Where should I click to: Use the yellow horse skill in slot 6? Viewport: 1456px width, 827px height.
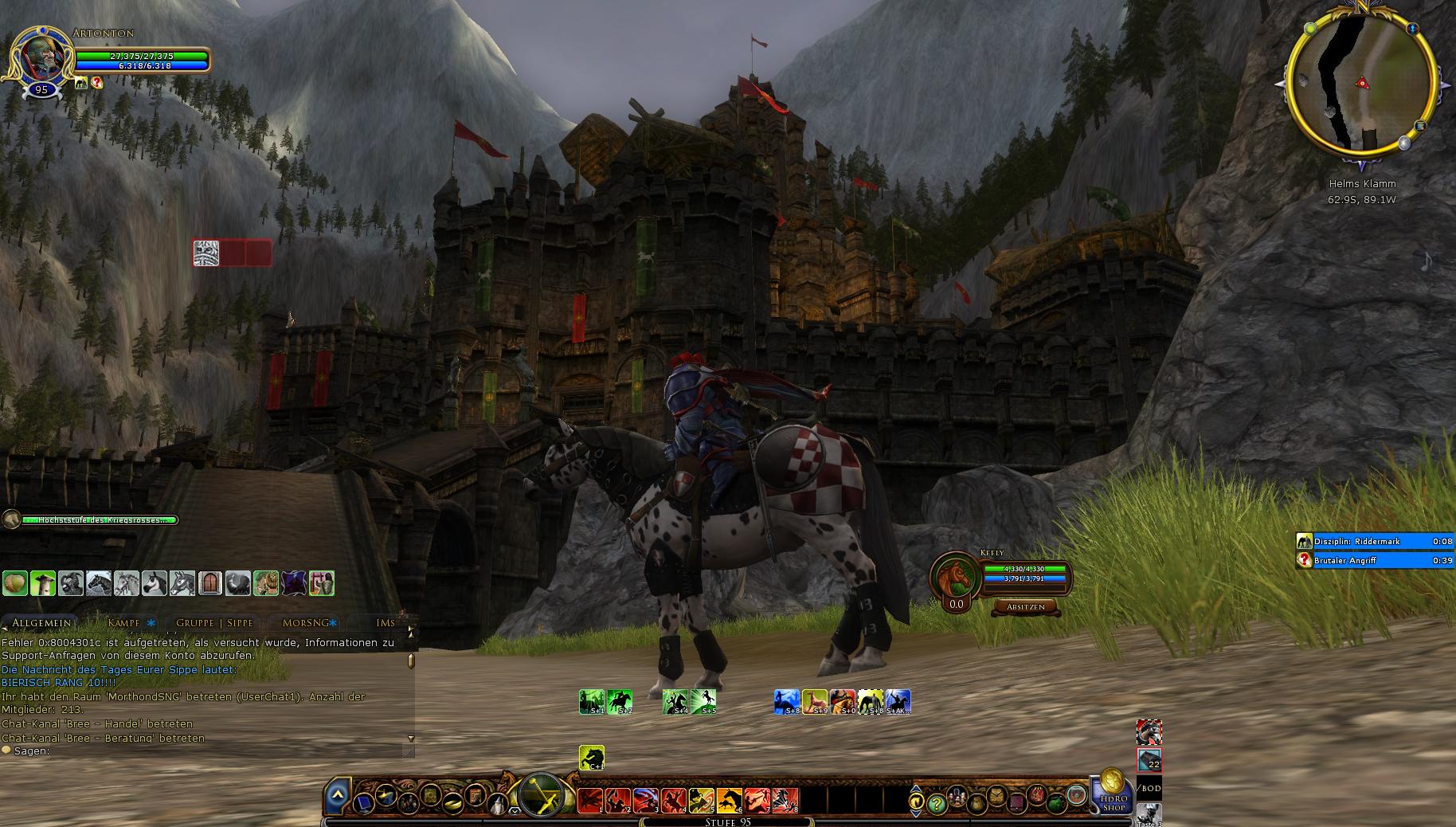pos(729,799)
